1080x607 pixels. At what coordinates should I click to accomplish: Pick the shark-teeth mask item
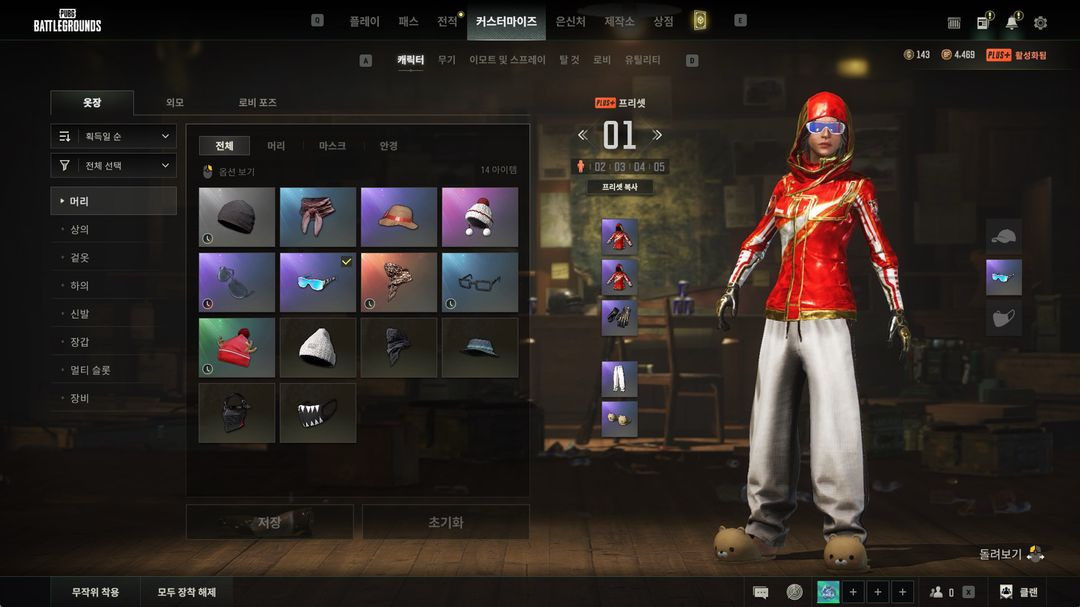point(318,412)
